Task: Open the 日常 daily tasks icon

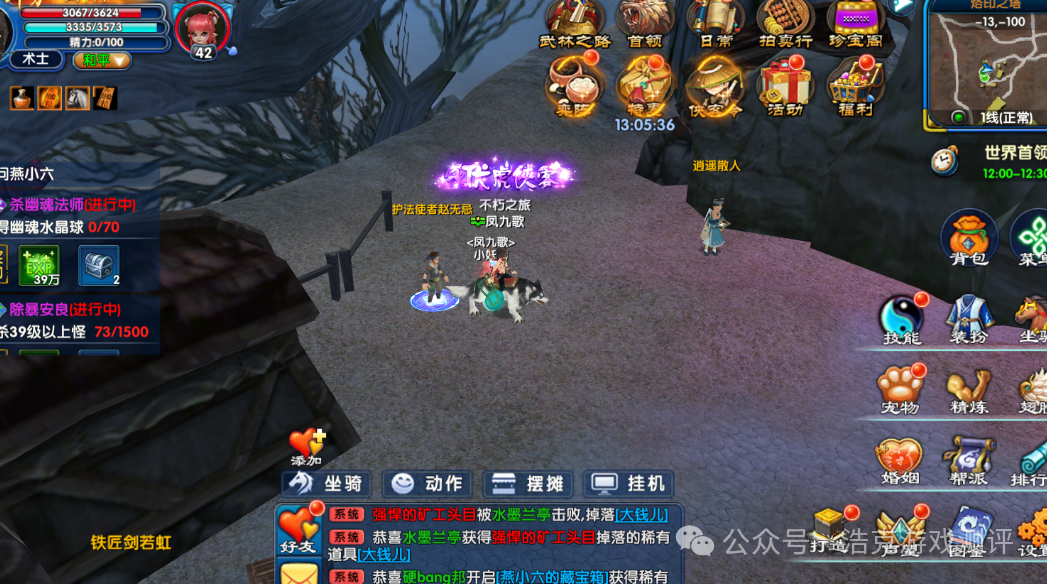Action: coord(715,23)
